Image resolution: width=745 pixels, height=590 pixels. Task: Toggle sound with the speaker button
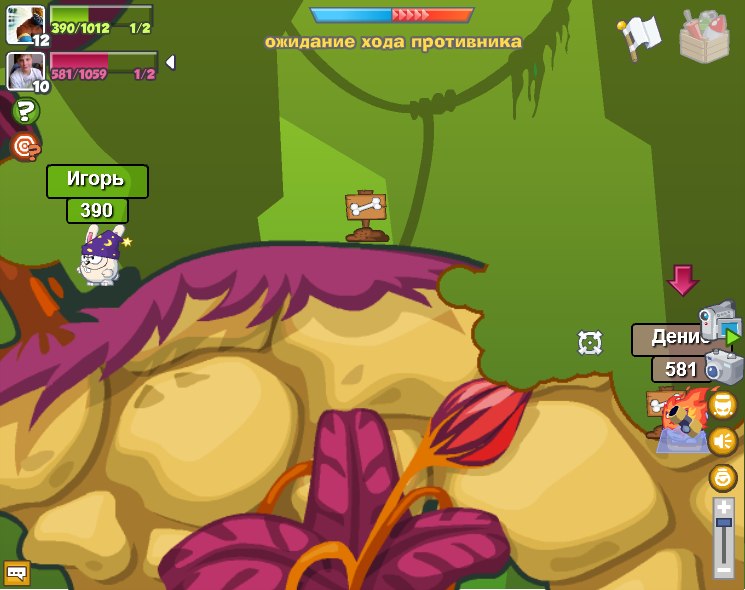pyautogui.click(x=722, y=440)
